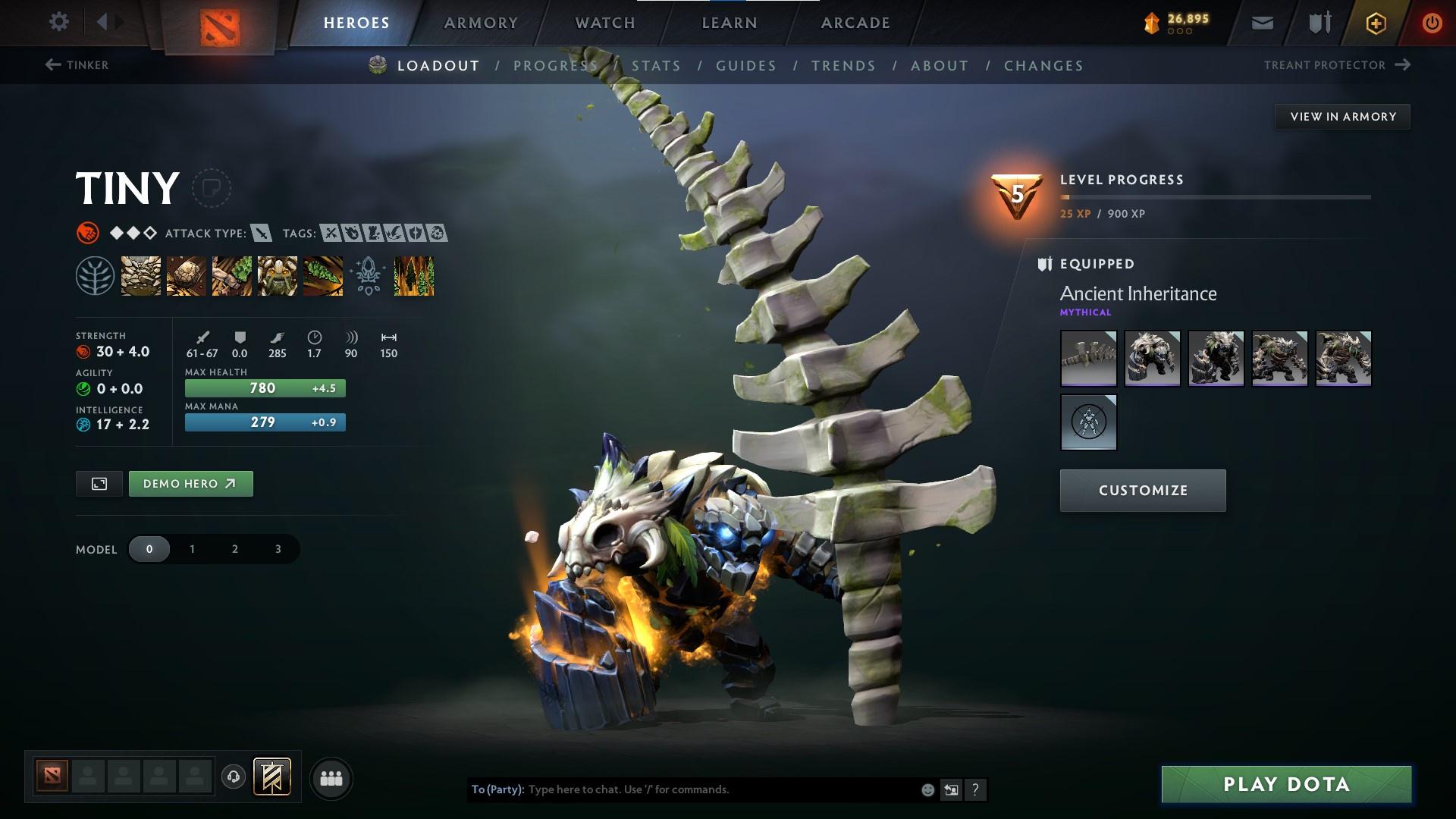Open the ARMORY section from the top menu
The height and width of the screenshot is (819, 1456).
[x=481, y=22]
